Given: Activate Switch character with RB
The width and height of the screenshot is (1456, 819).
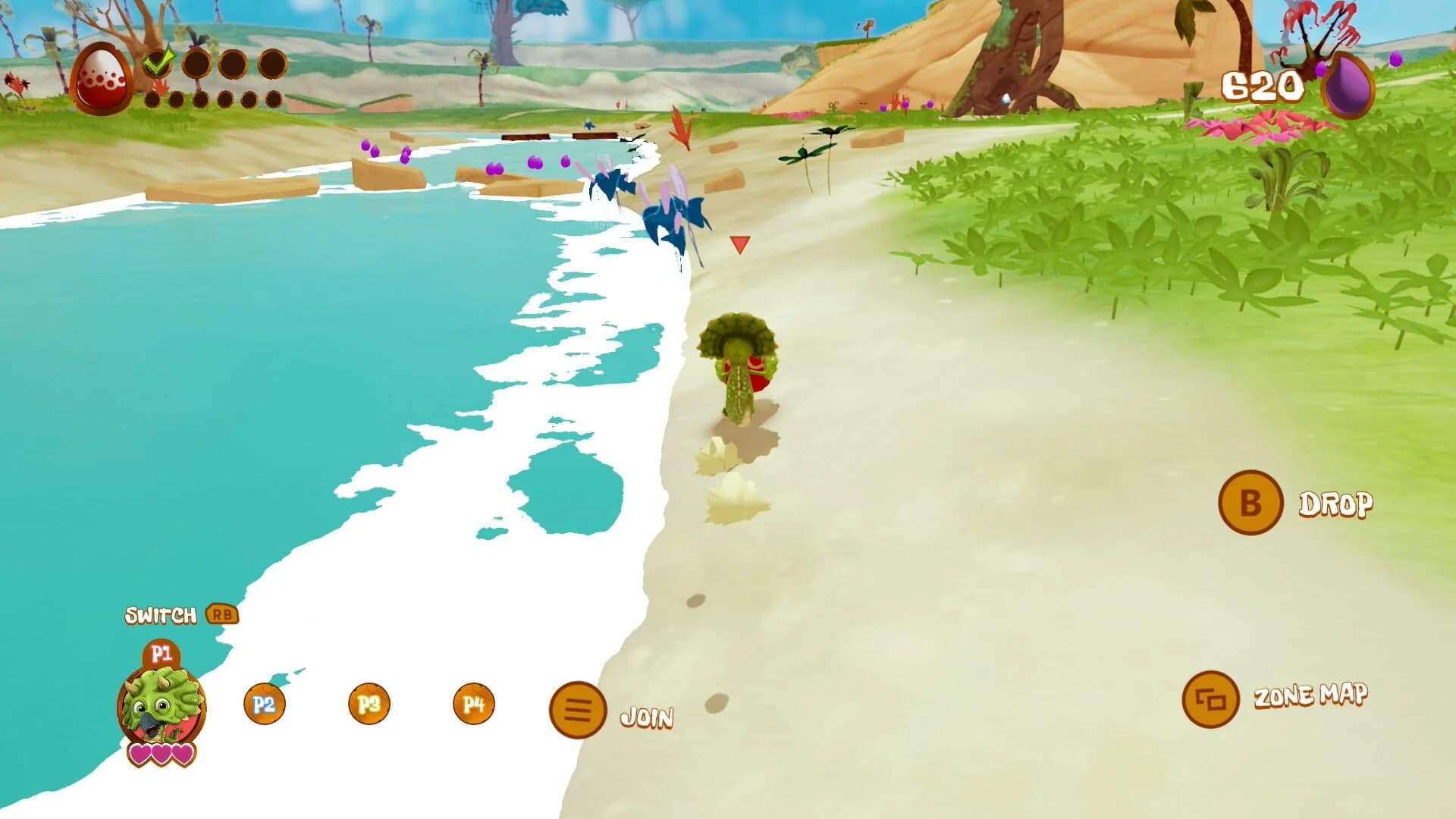Looking at the screenshot, I should (162, 615).
